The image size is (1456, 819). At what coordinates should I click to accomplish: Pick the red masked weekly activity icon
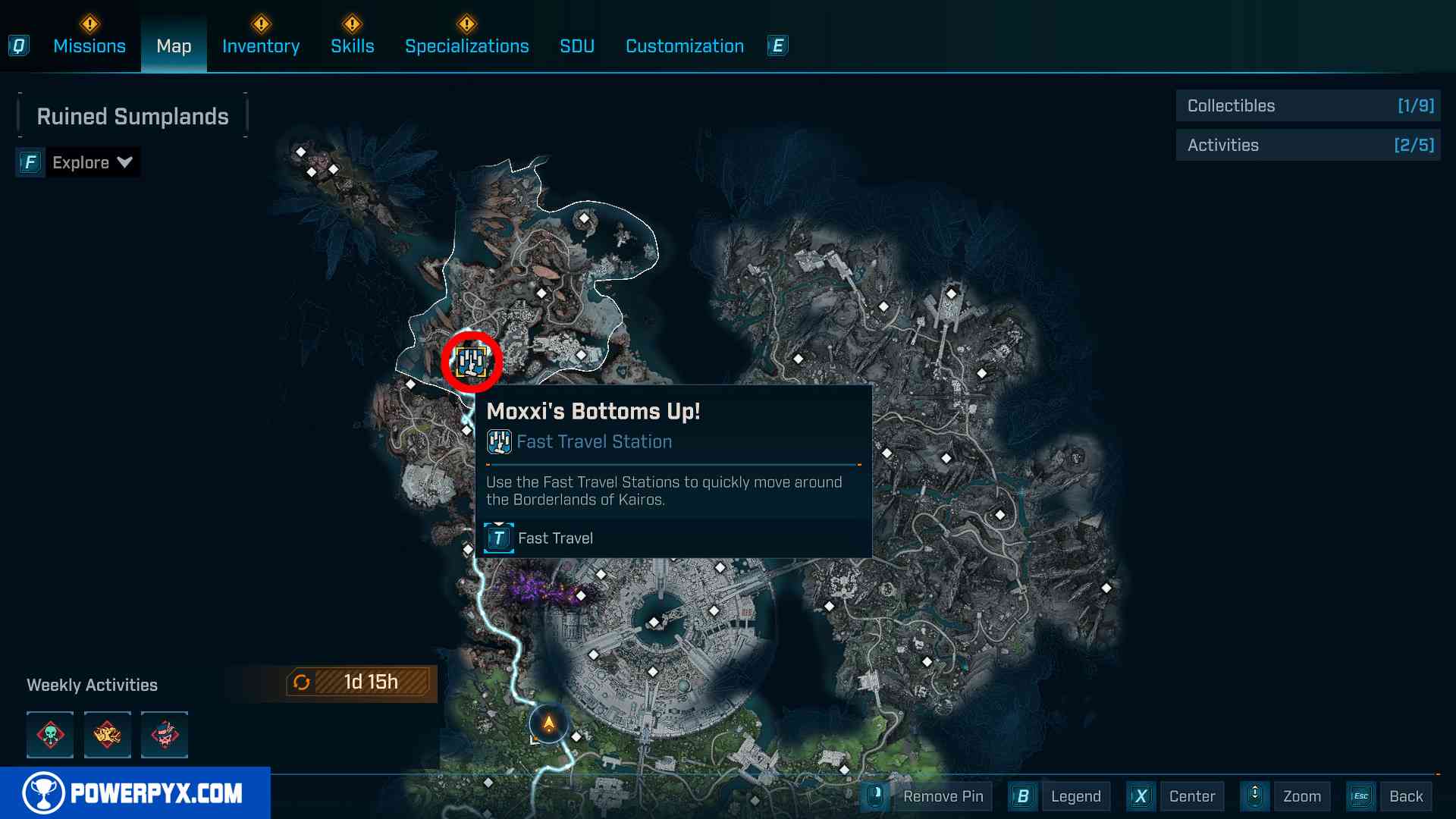coord(165,734)
